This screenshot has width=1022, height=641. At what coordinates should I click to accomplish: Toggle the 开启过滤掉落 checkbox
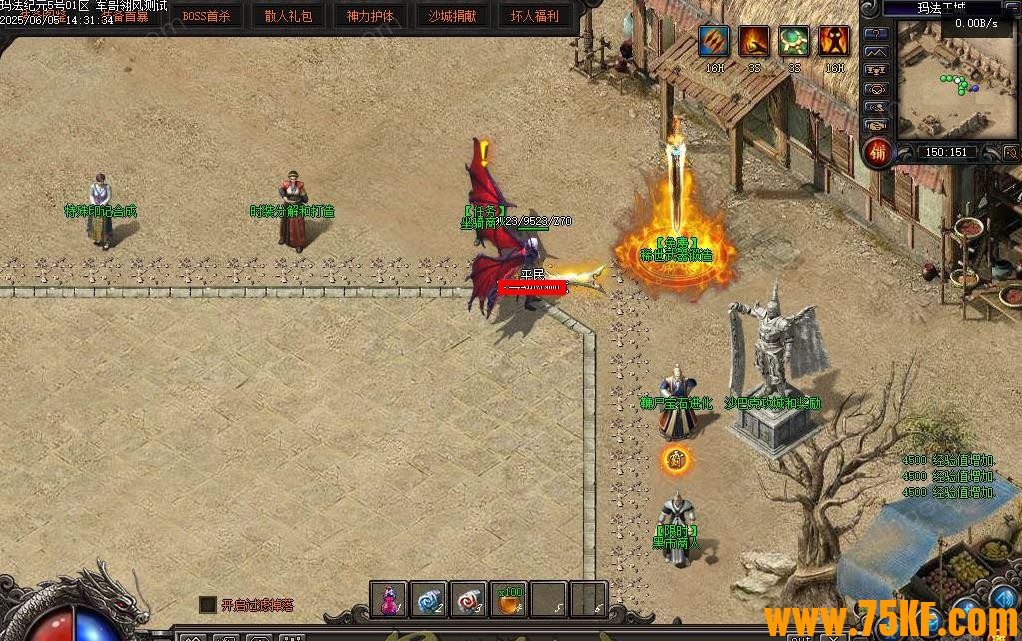tap(208, 604)
